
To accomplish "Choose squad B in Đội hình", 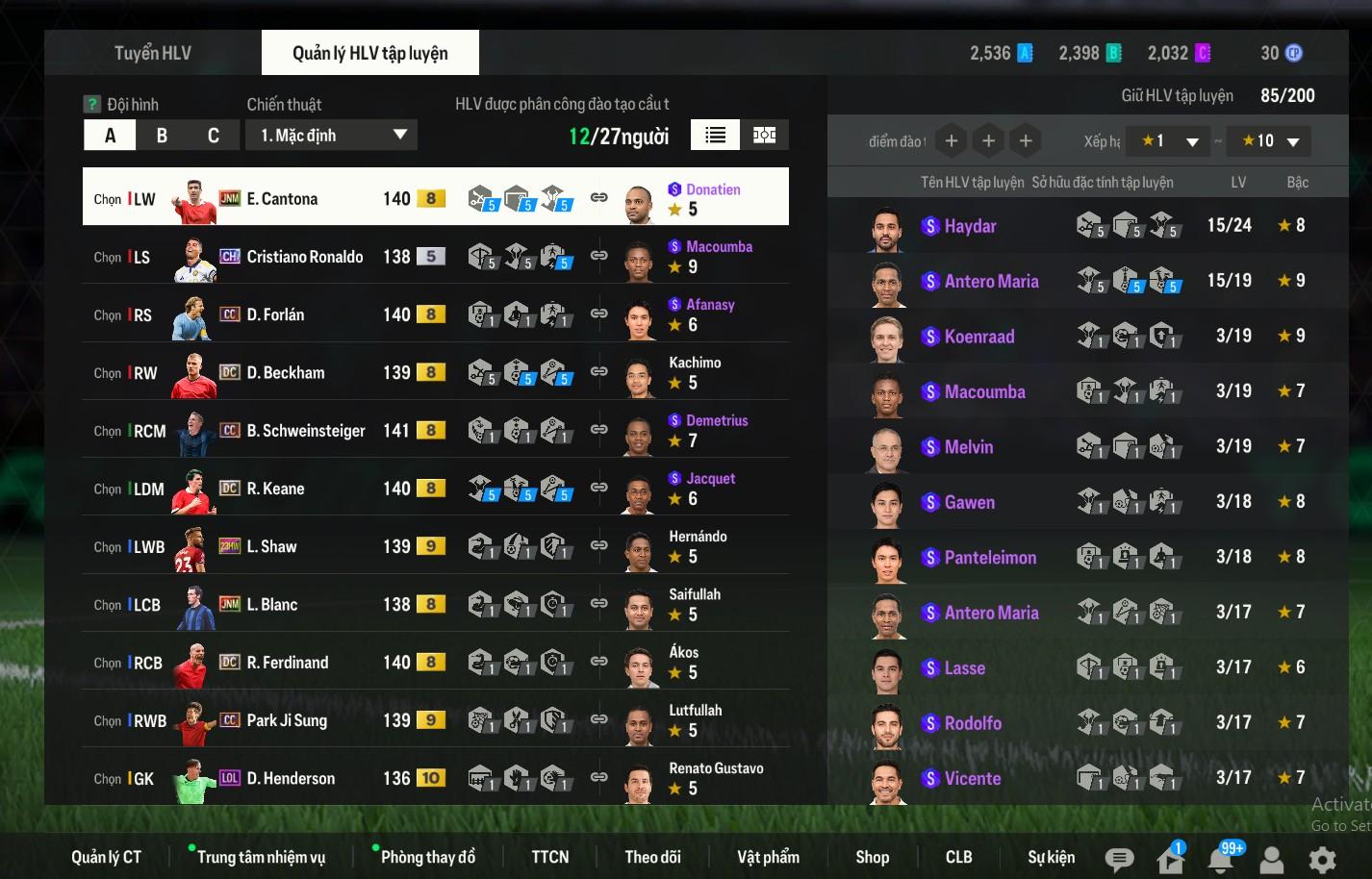I will click(x=162, y=136).
